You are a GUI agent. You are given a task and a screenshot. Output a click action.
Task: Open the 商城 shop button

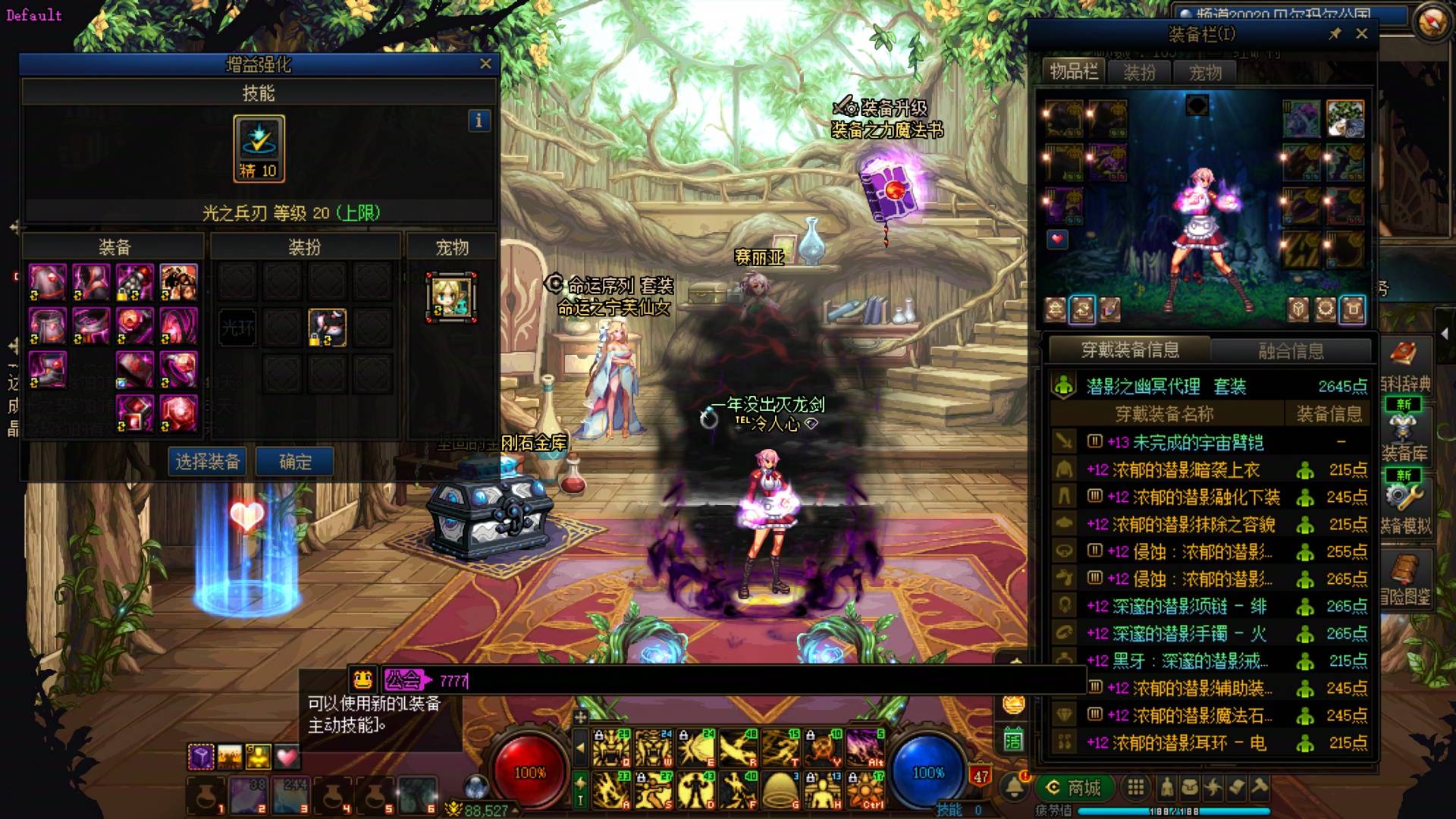(x=1074, y=788)
